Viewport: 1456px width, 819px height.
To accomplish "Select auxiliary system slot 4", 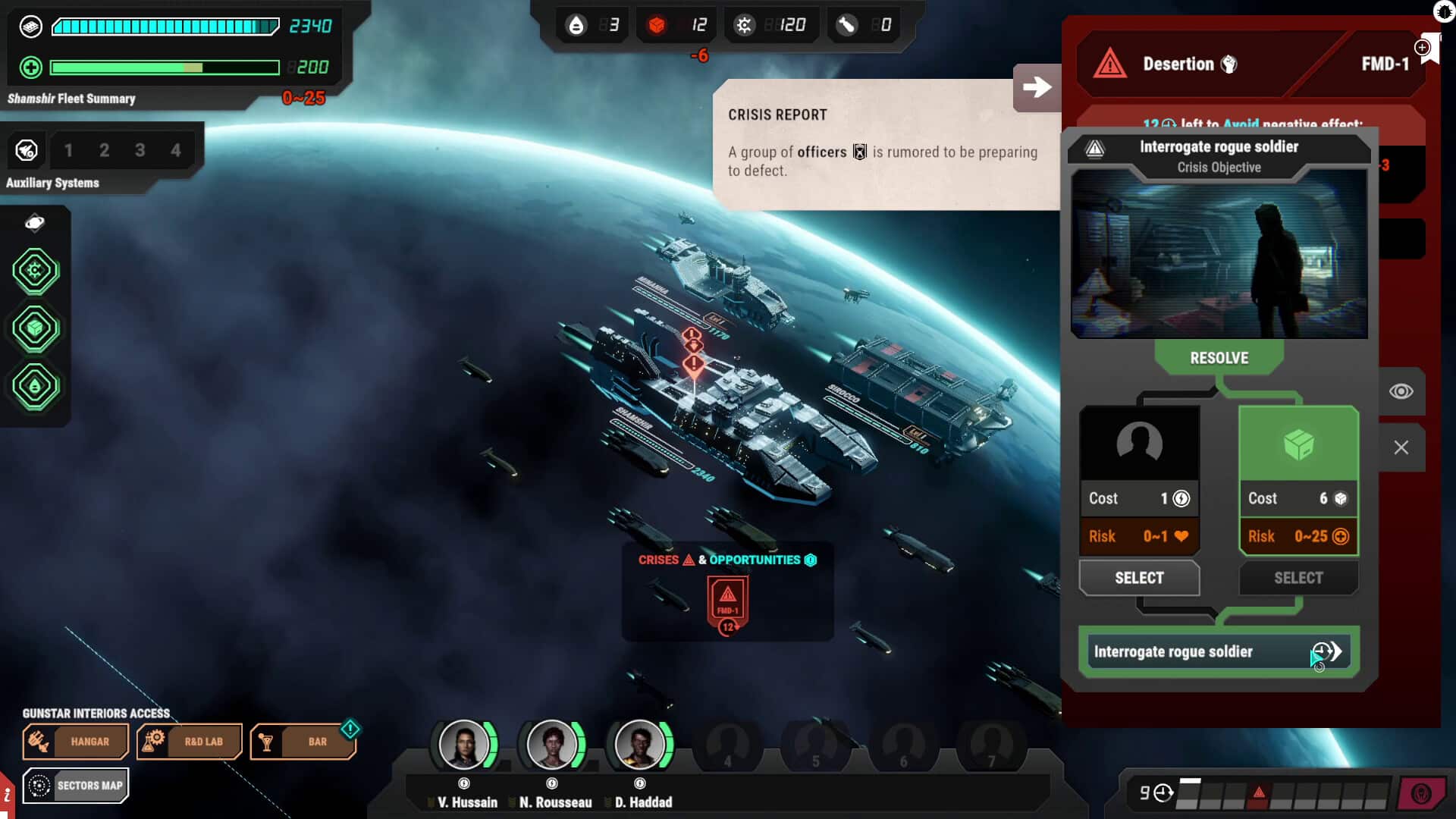I will 176,150.
